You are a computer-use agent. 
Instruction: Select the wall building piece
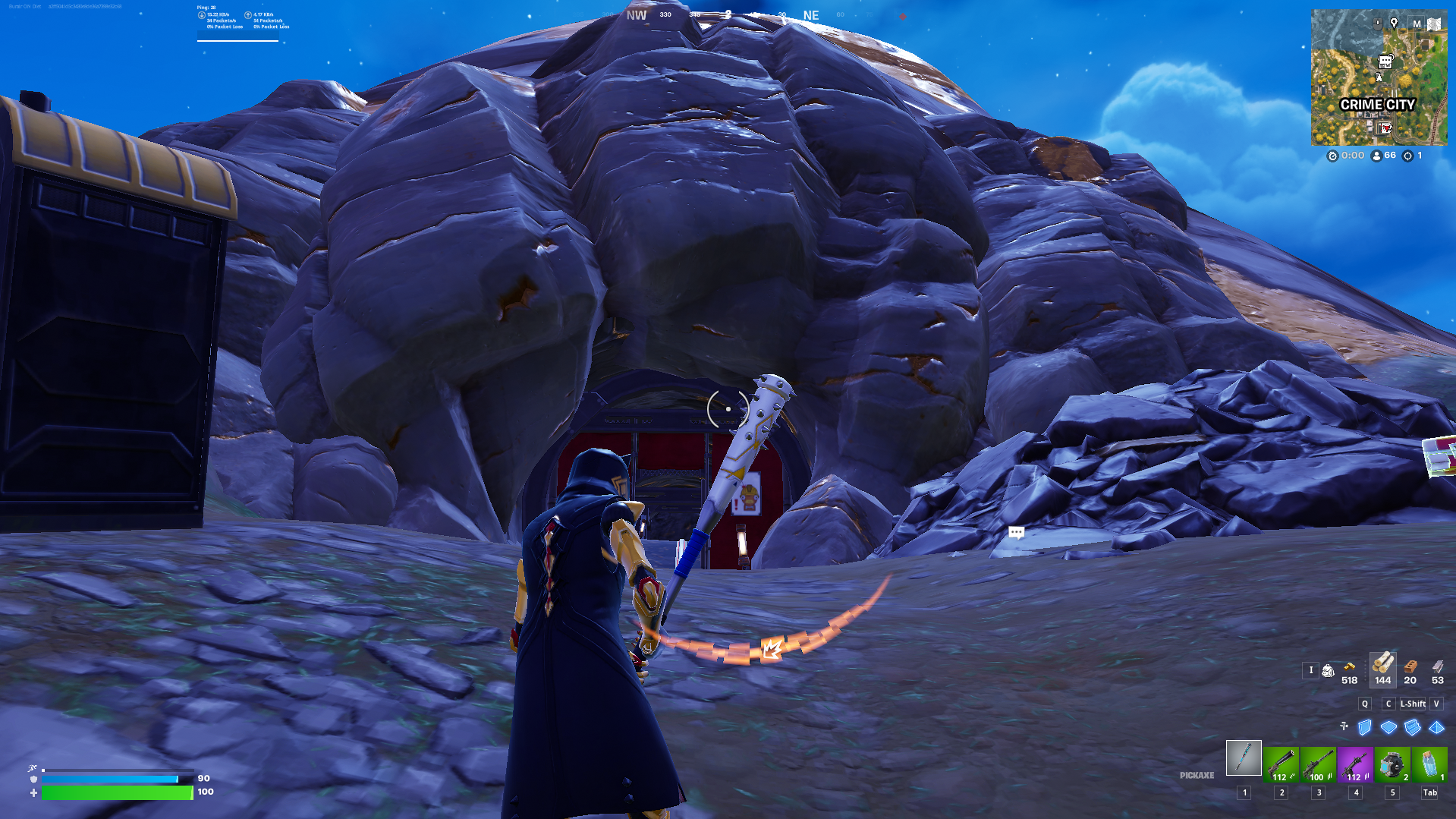1365,727
